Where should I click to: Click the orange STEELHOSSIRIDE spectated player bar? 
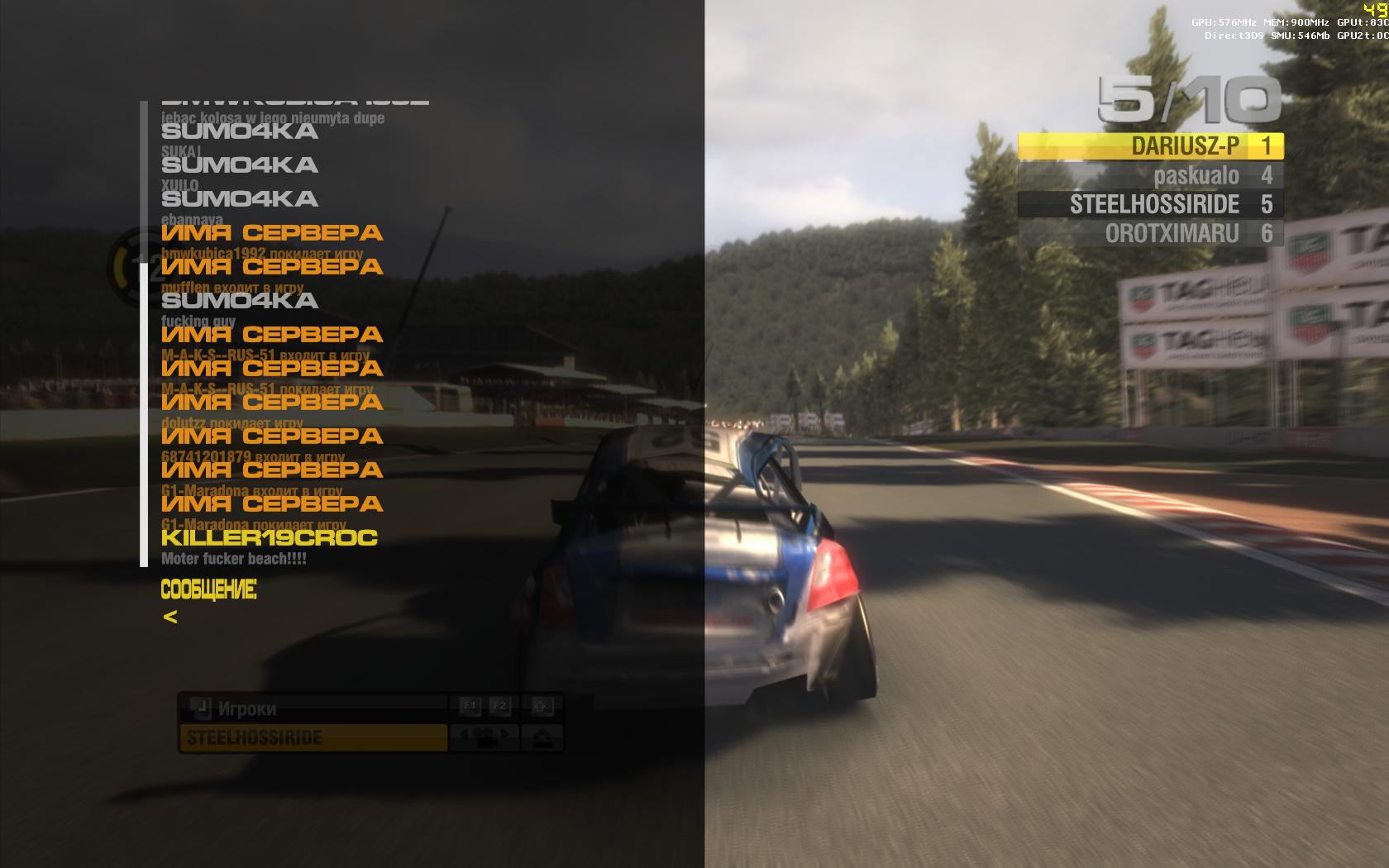[313, 737]
